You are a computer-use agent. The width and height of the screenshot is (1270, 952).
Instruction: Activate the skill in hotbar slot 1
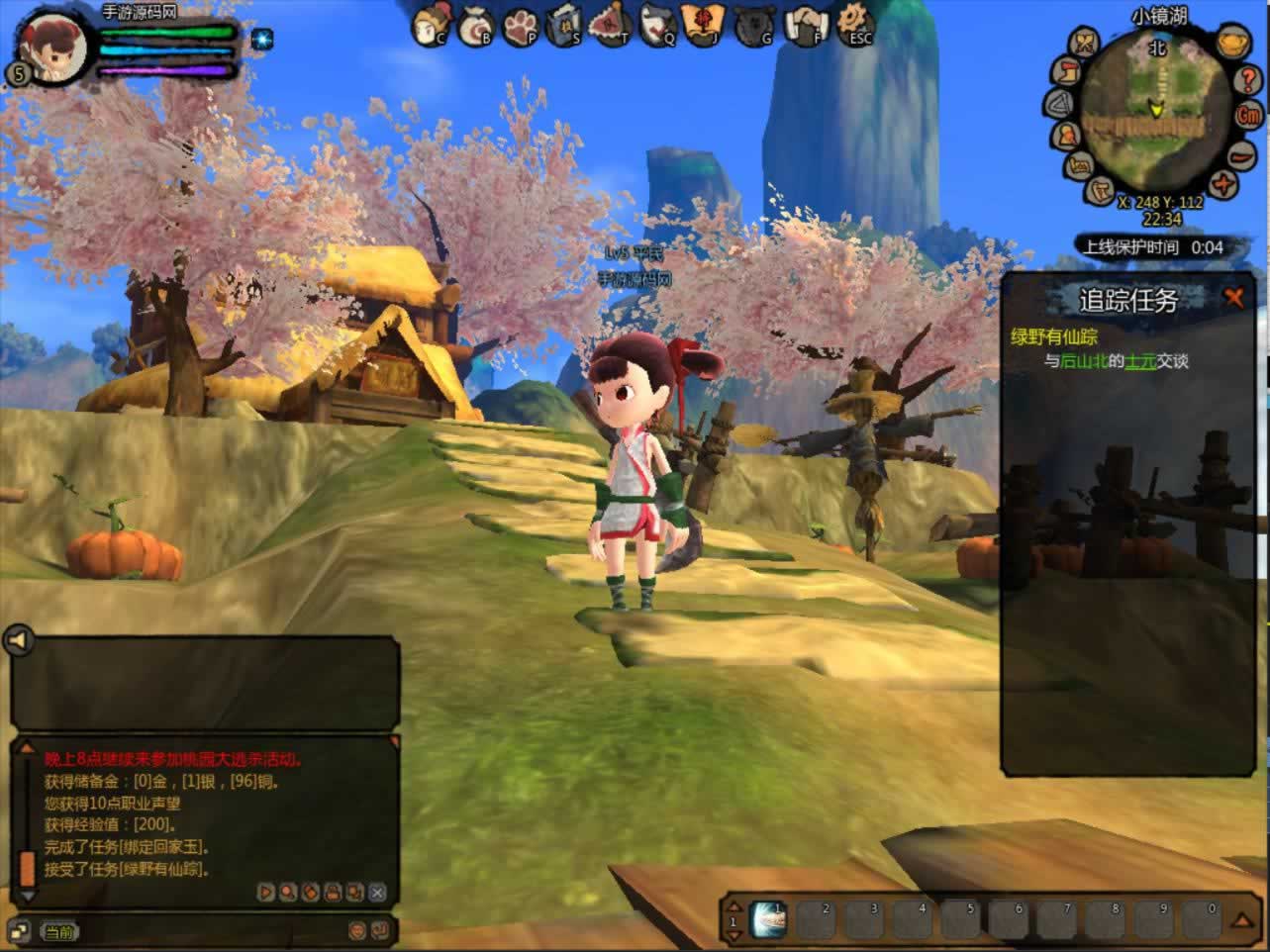coord(768,919)
